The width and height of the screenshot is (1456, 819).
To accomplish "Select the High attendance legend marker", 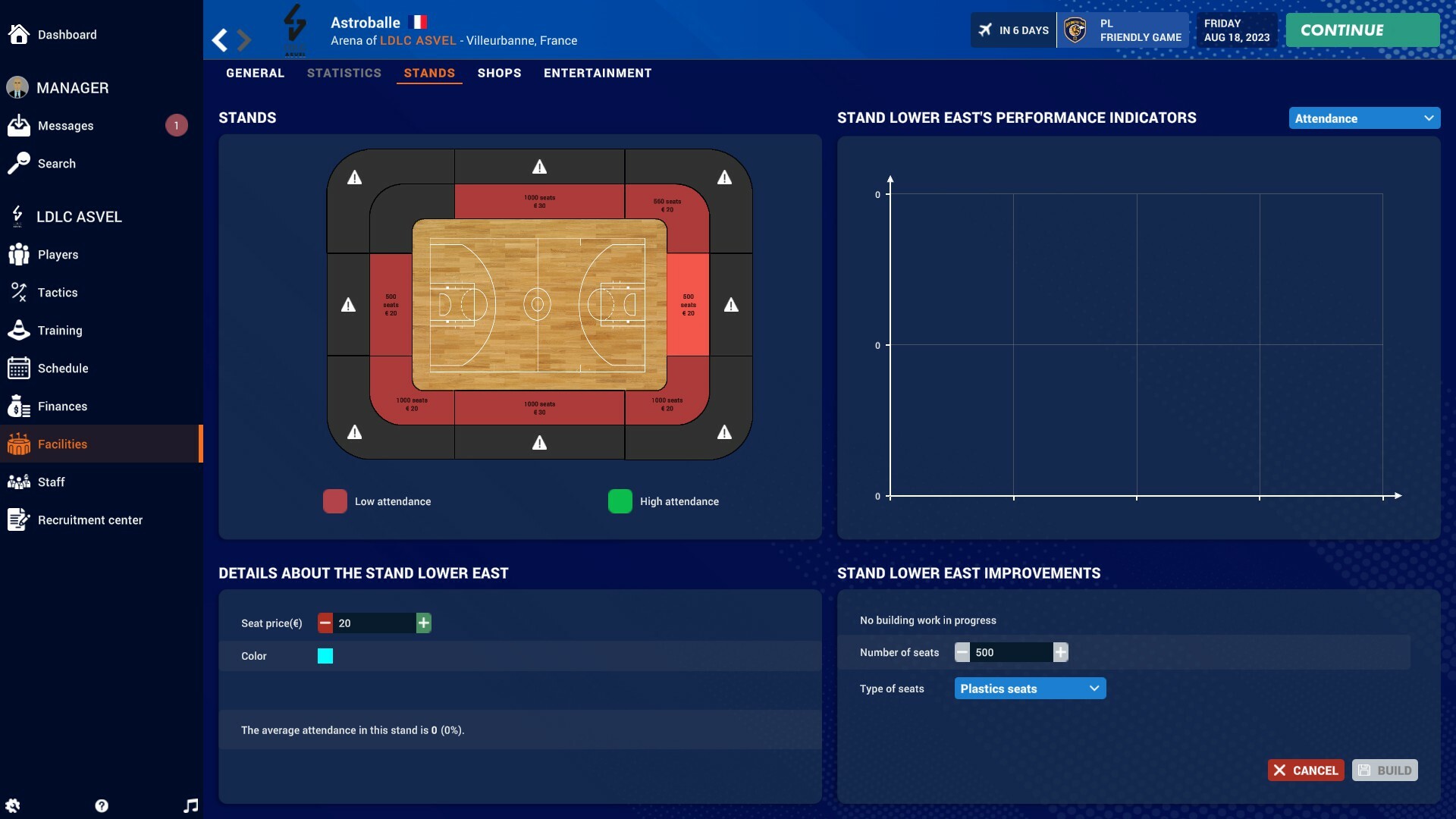I will click(620, 500).
